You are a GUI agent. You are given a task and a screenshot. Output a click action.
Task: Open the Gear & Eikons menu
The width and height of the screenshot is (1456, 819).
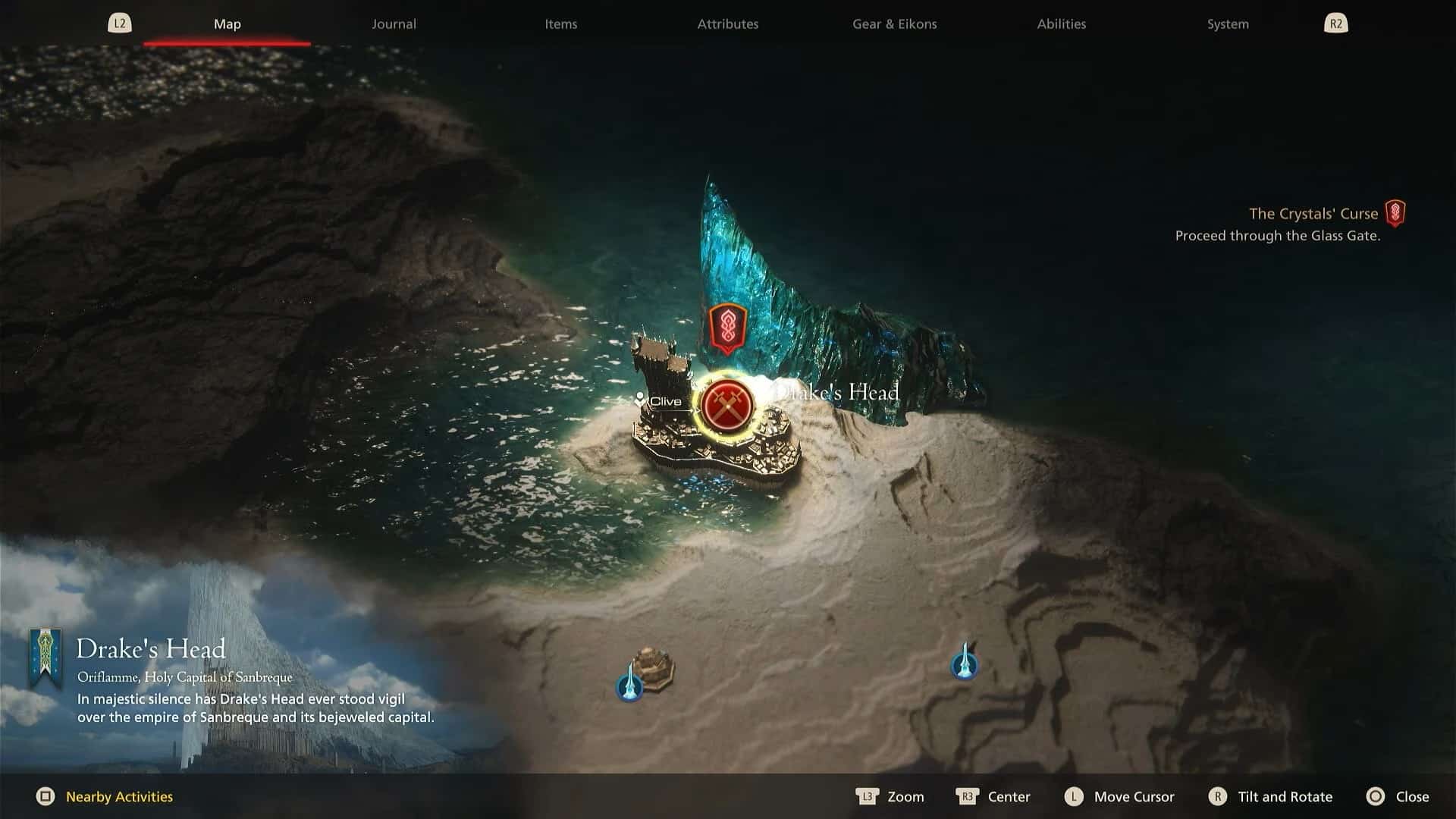coord(893,24)
